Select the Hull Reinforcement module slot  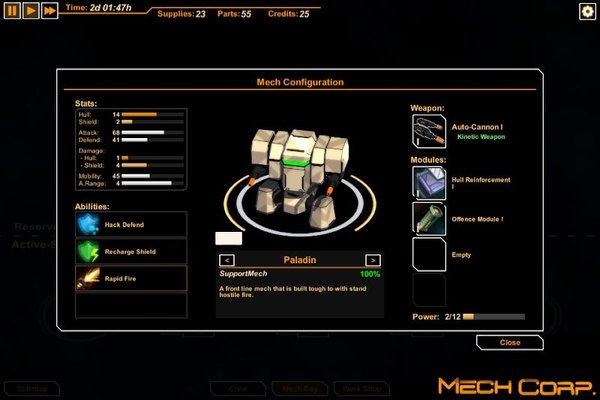point(429,182)
